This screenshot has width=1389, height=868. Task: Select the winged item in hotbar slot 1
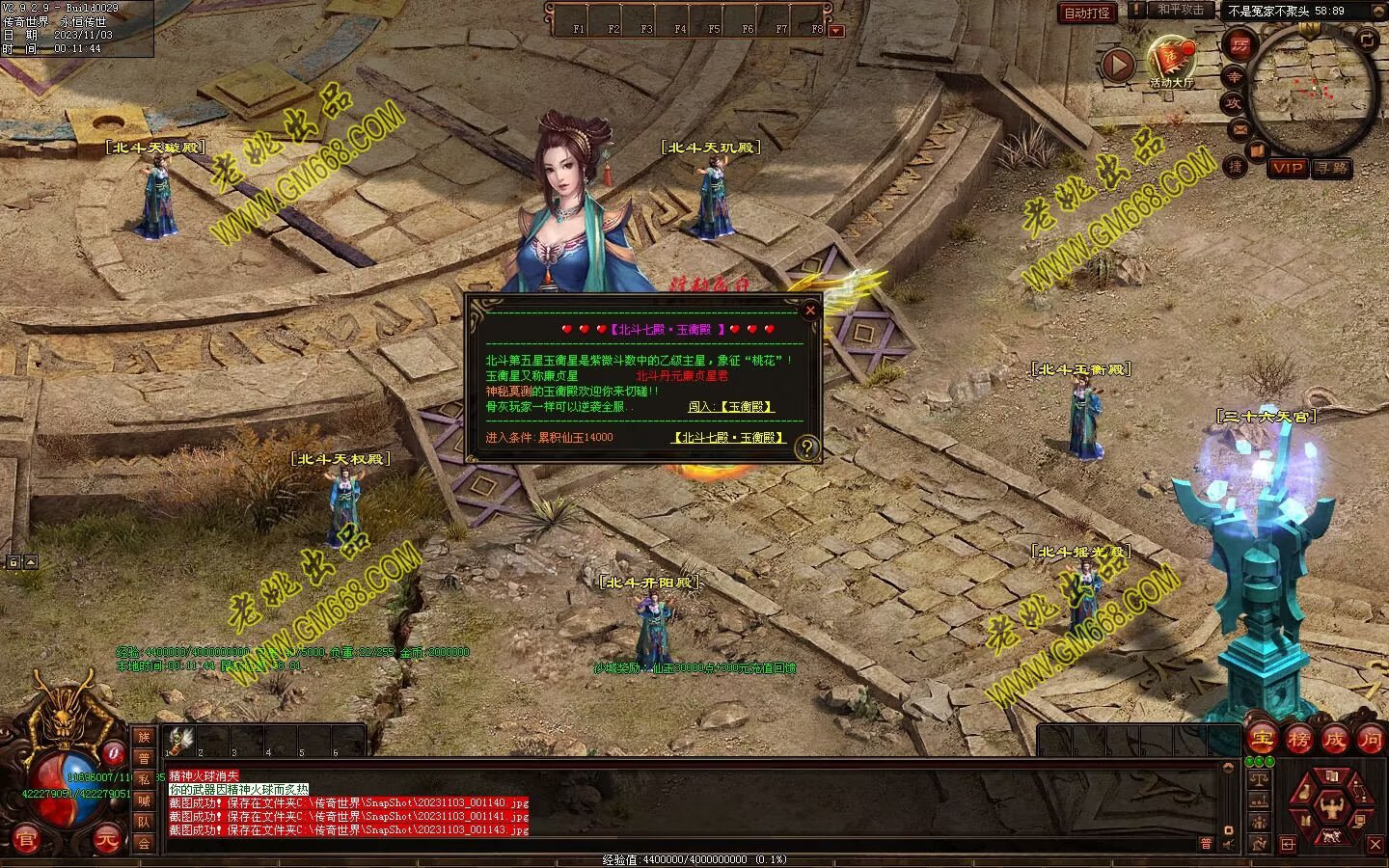point(179,741)
